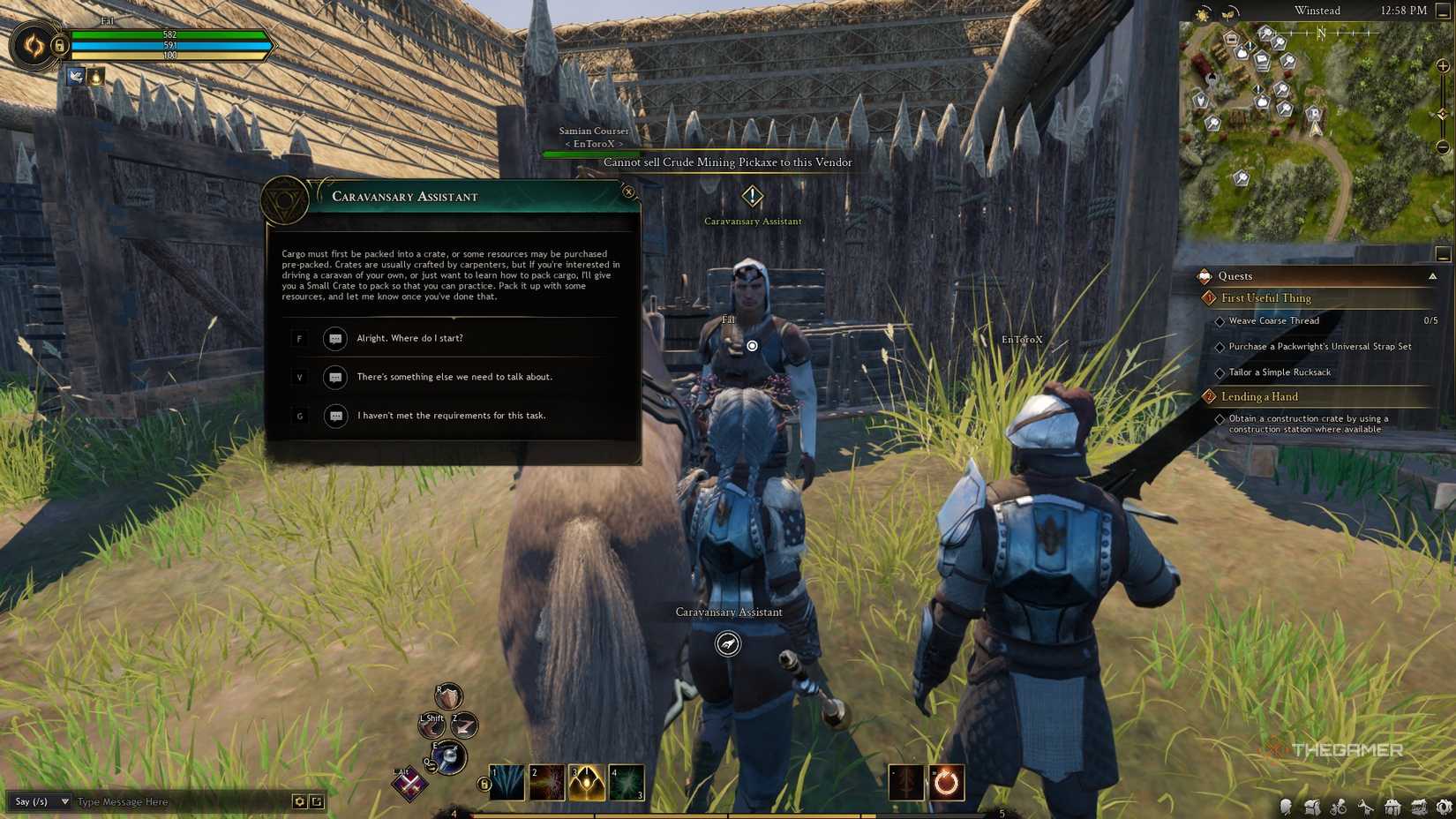Toggle the padlock next to the hotbar

click(484, 783)
